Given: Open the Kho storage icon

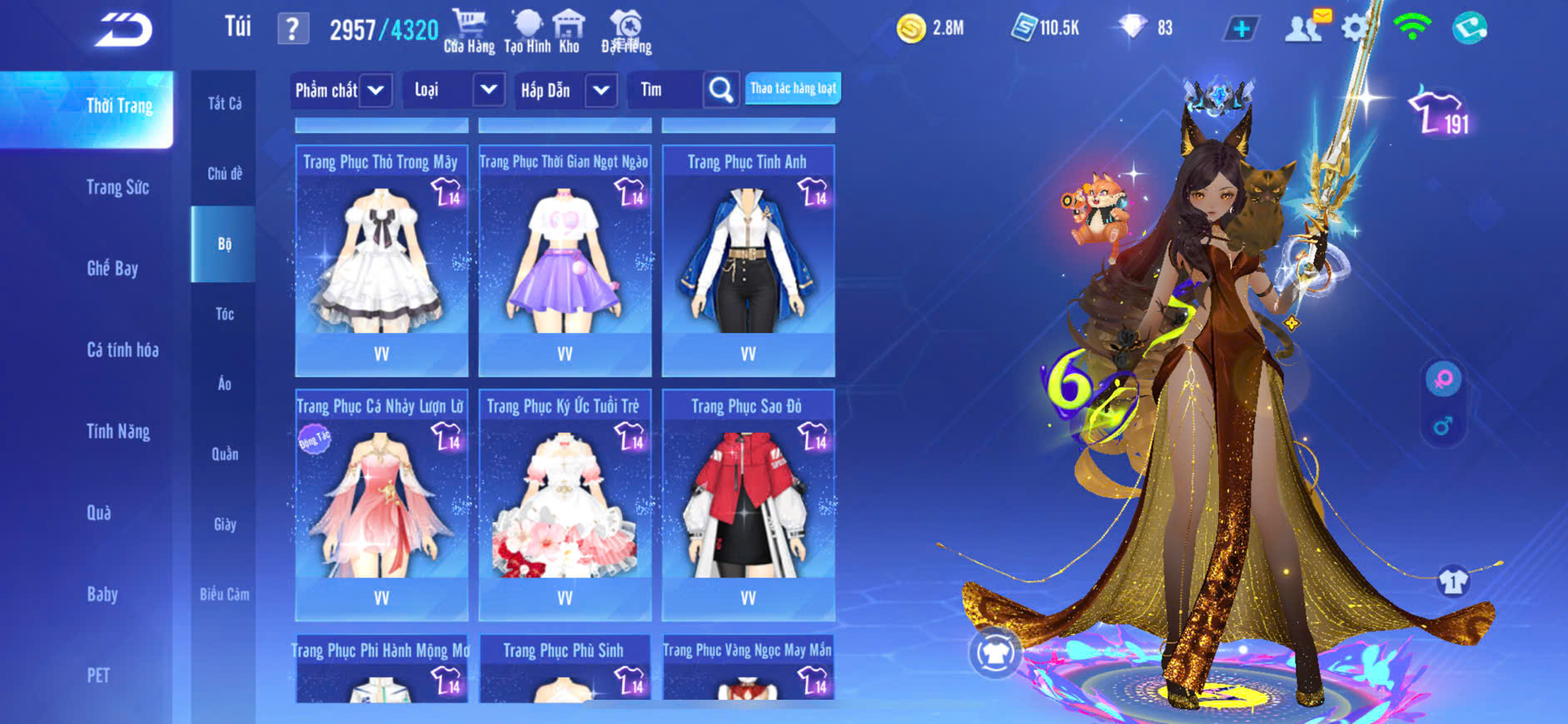Looking at the screenshot, I should pyautogui.click(x=569, y=31).
